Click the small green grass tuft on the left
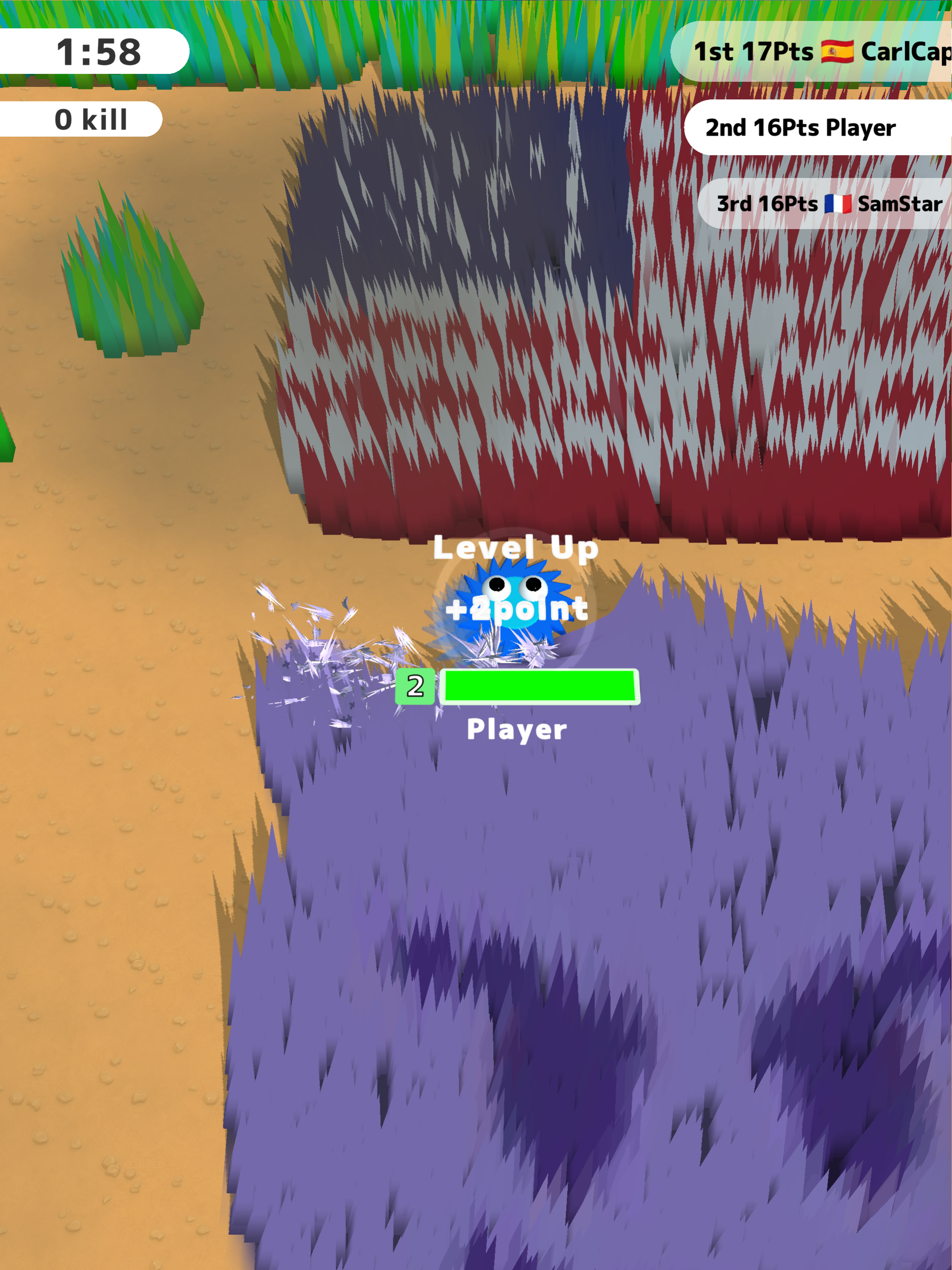The width and height of the screenshot is (952, 1270). click(x=129, y=276)
